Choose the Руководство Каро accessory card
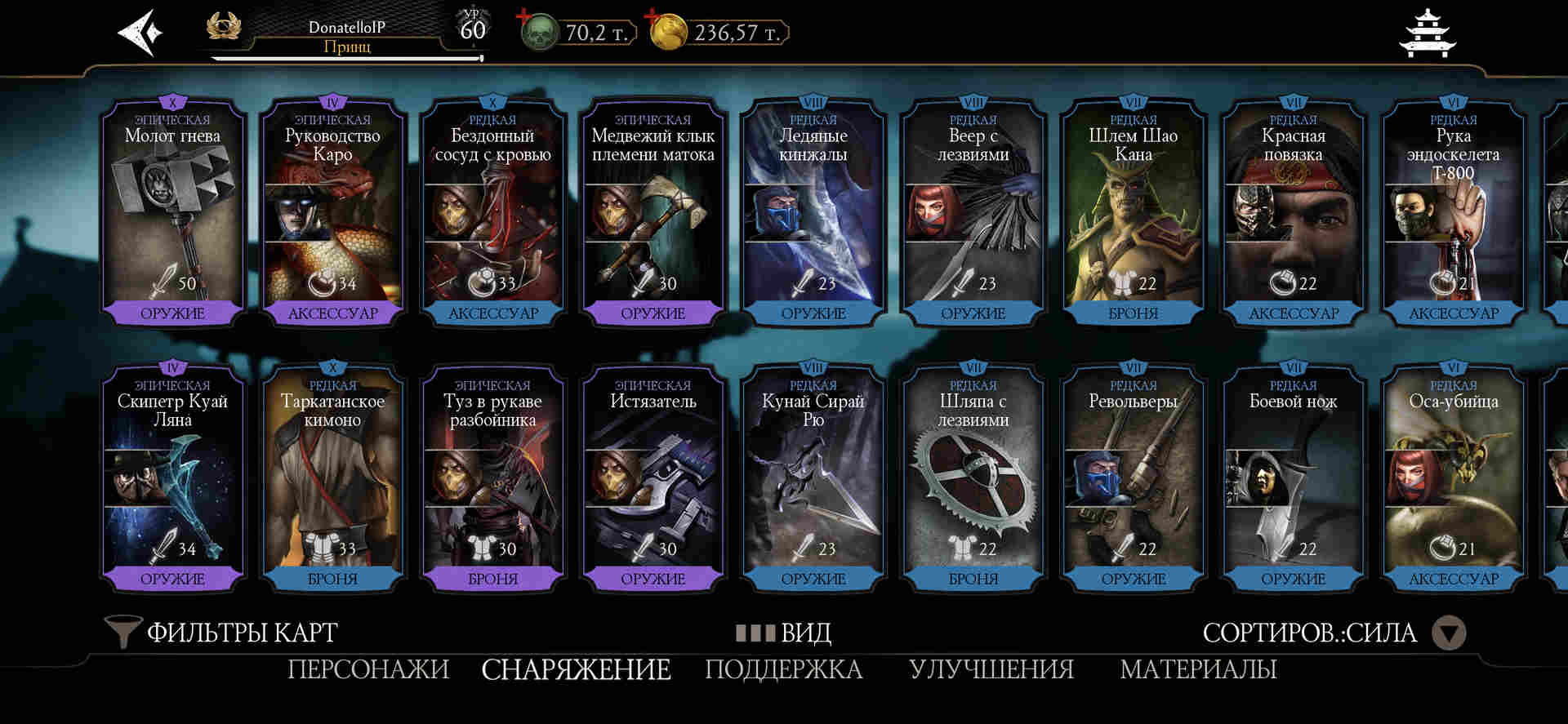This screenshot has width=1568, height=724. [332, 212]
